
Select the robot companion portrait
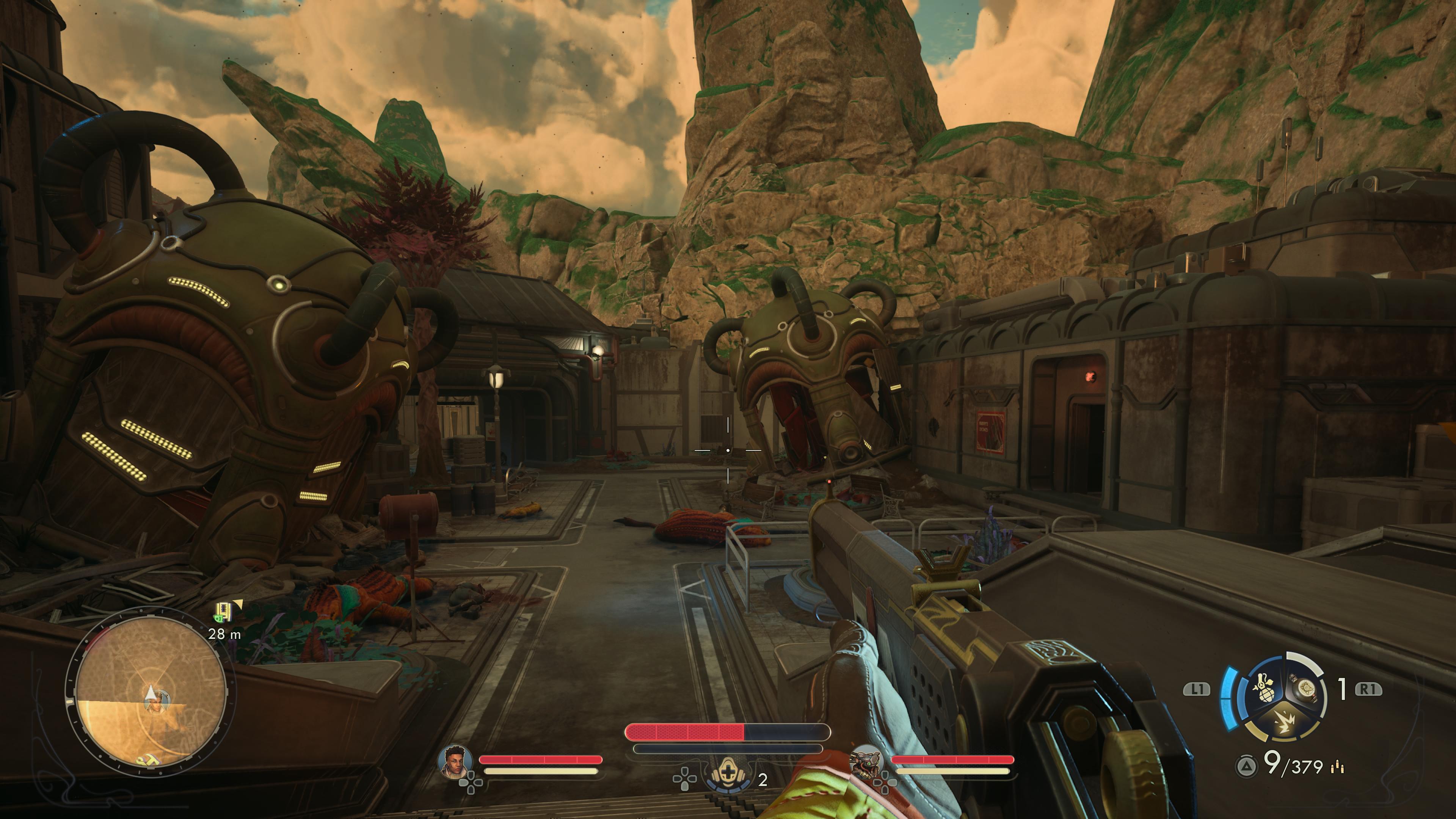click(867, 761)
